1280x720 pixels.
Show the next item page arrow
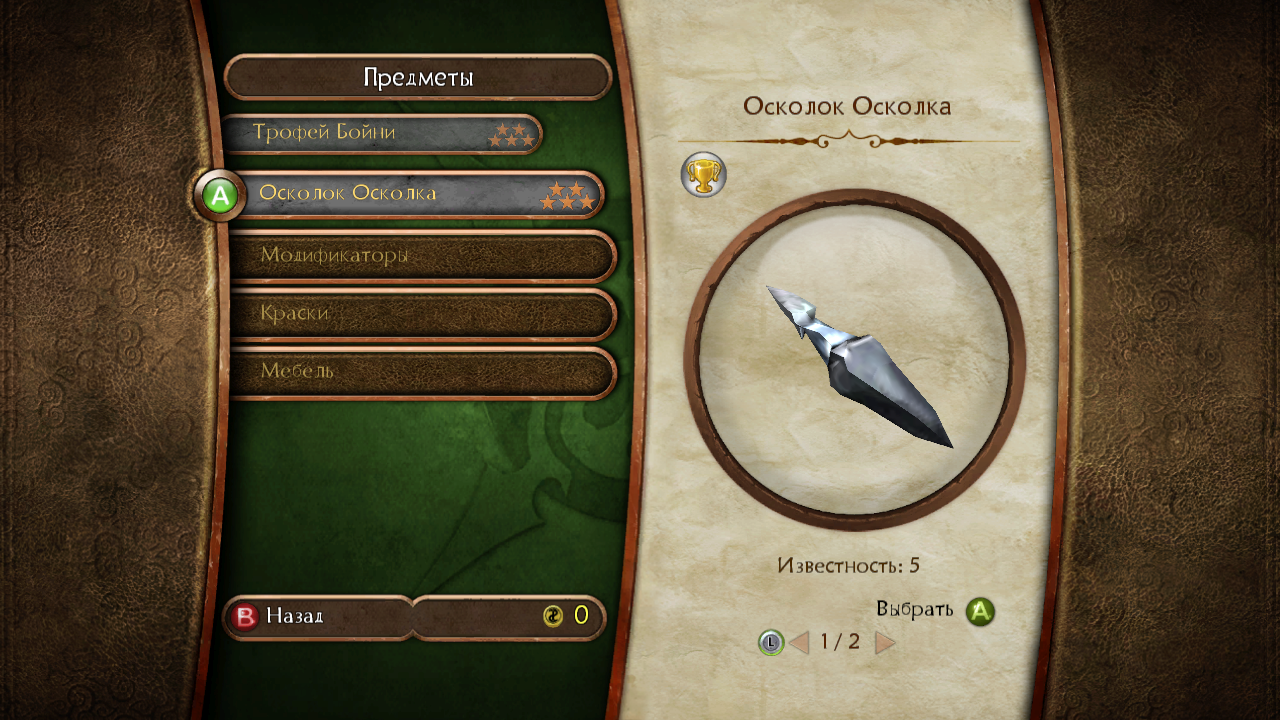click(884, 642)
